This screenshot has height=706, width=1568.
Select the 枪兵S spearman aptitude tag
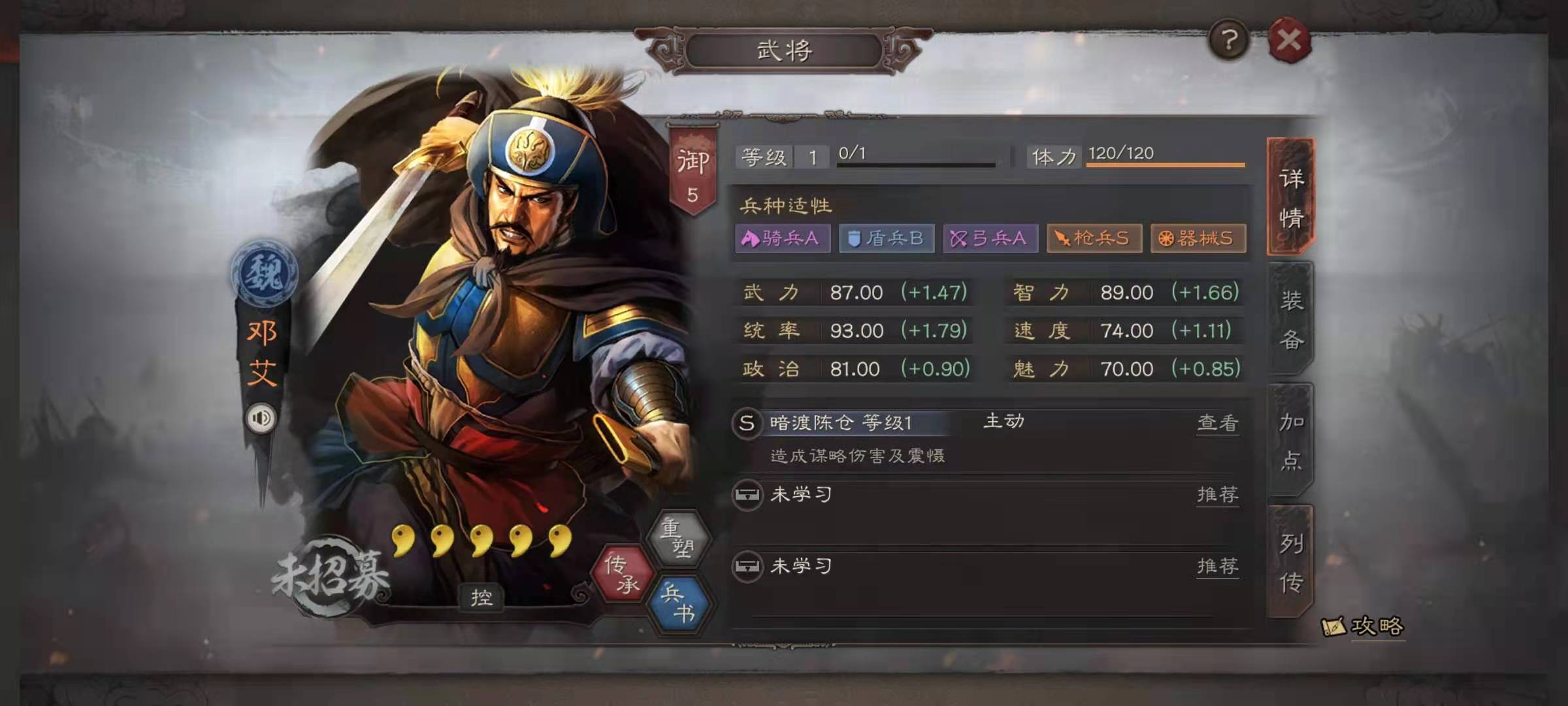pos(1094,239)
